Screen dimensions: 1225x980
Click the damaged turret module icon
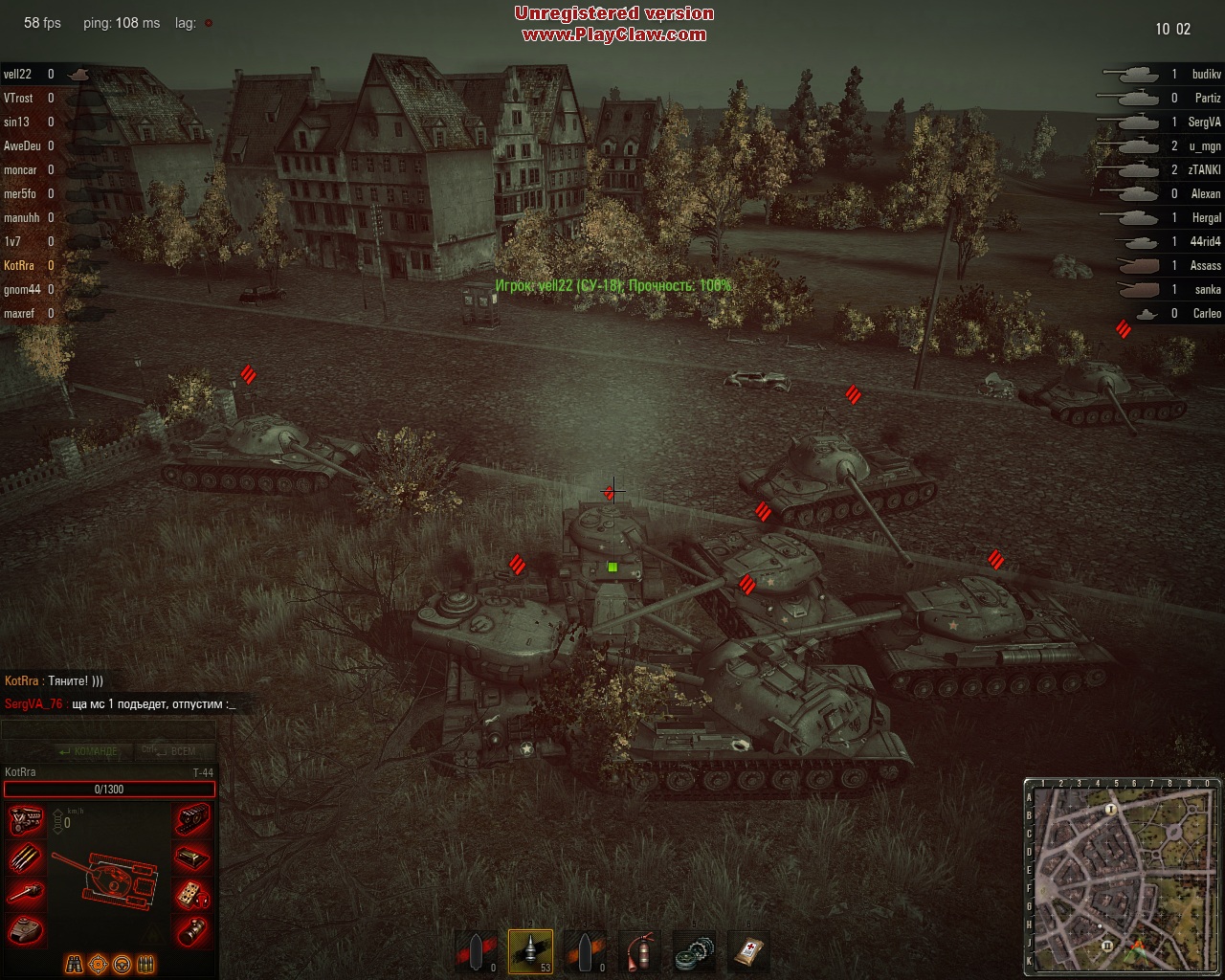pyautogui.click(x=26, y=928)
